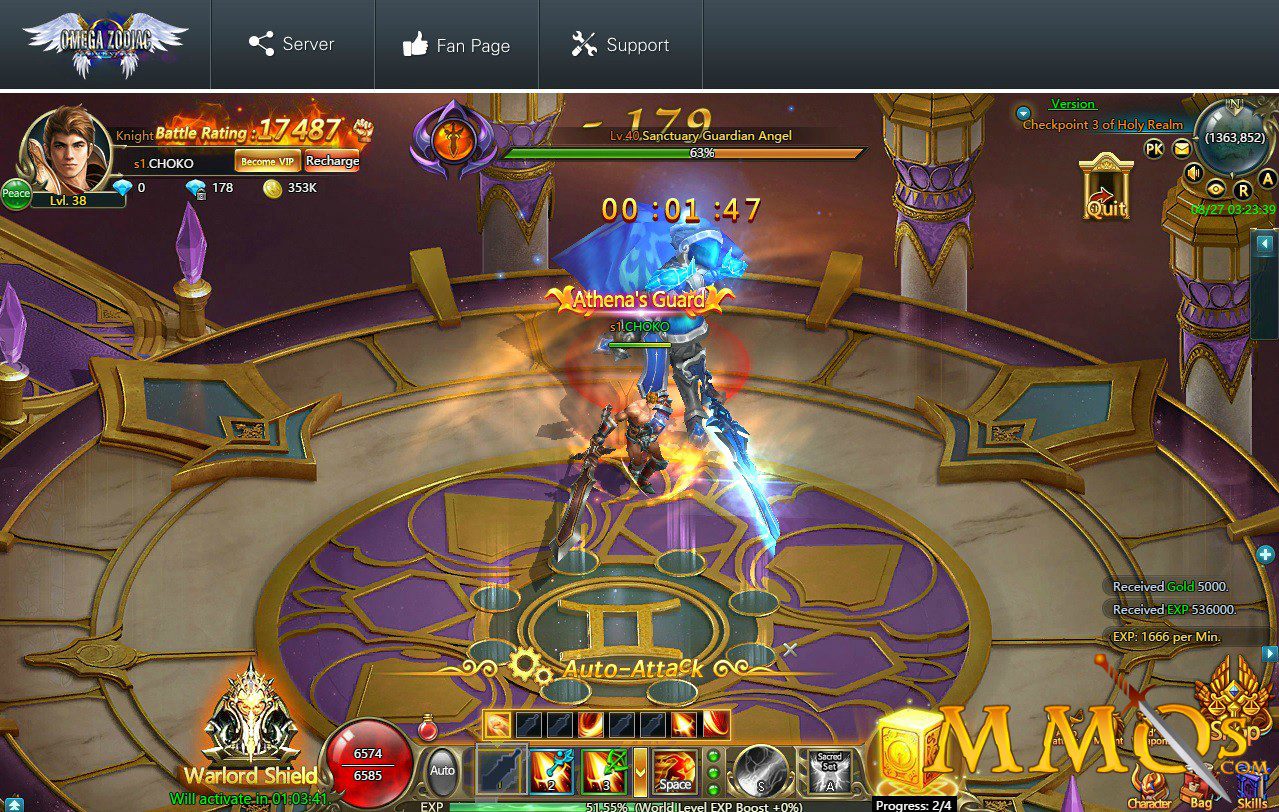Viewport: 1279px width, 812px height.
Task: Activate the skill in hotbar slot 3
Action: 604,771
